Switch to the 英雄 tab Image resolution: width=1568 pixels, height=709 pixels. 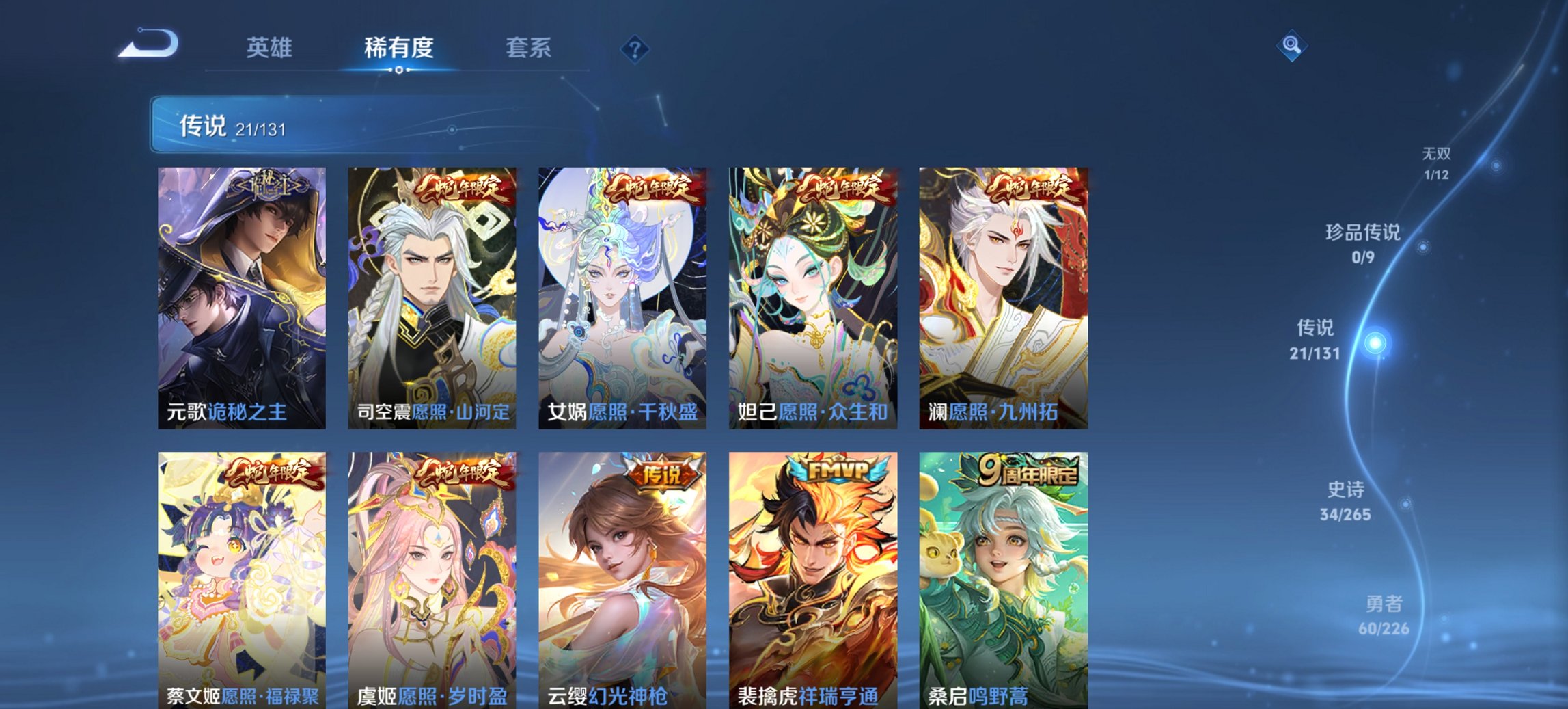click(x=271, y=47)
